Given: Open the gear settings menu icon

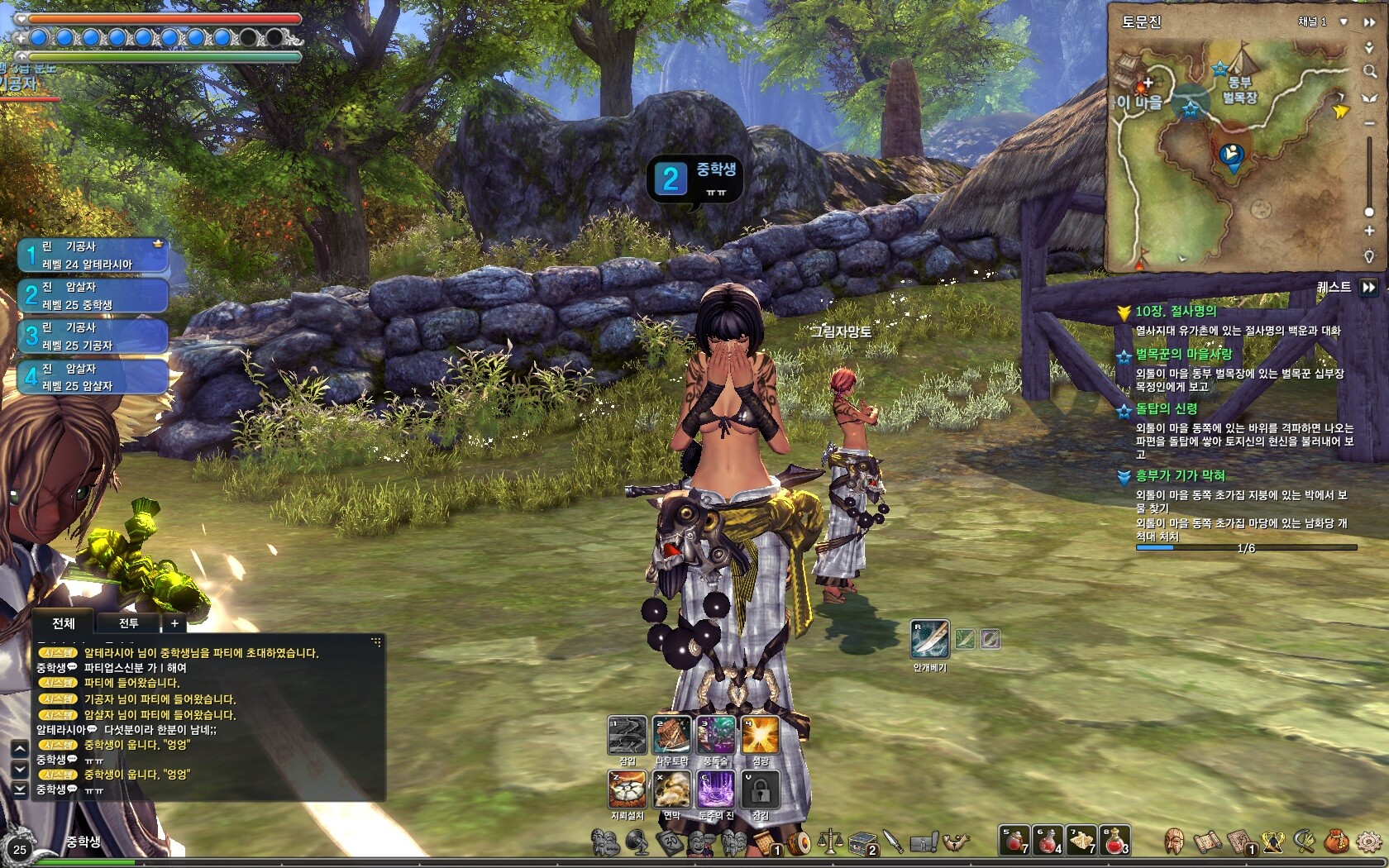Looking at the screenshot, I should pos(1369,842).
